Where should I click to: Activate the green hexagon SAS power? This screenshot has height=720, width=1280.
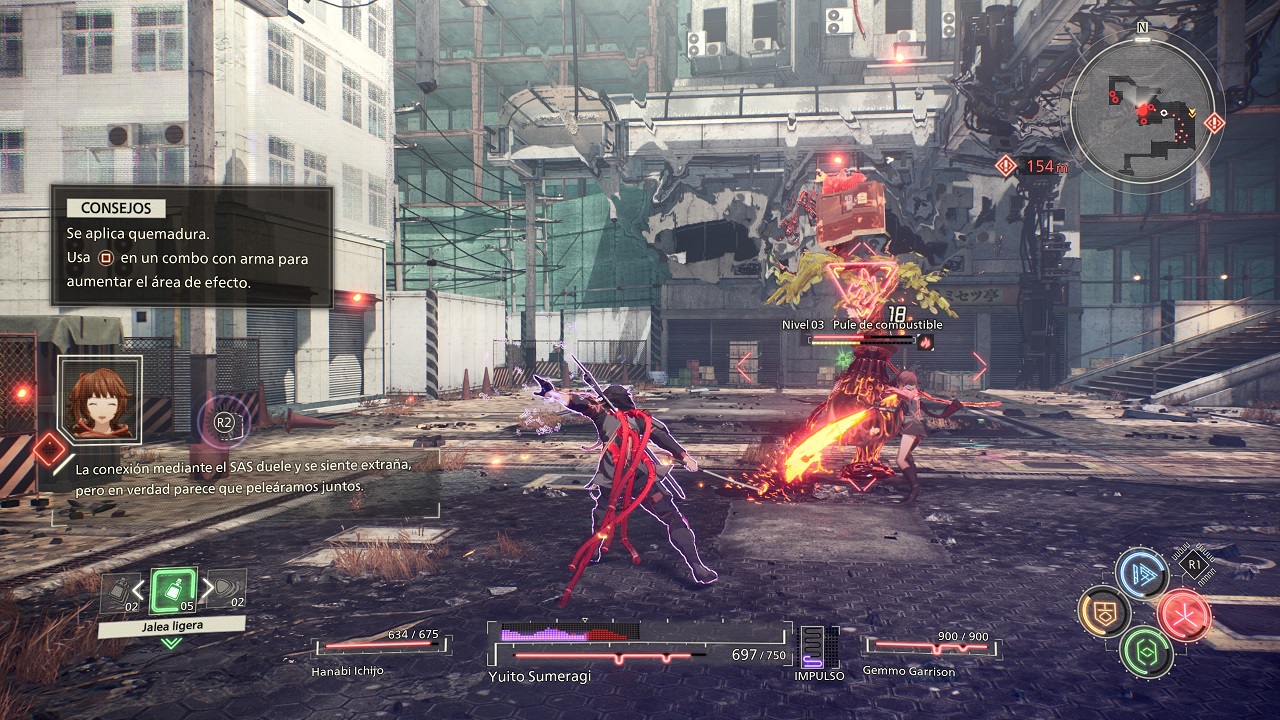pyautogui.click(x=1146, y=652)
